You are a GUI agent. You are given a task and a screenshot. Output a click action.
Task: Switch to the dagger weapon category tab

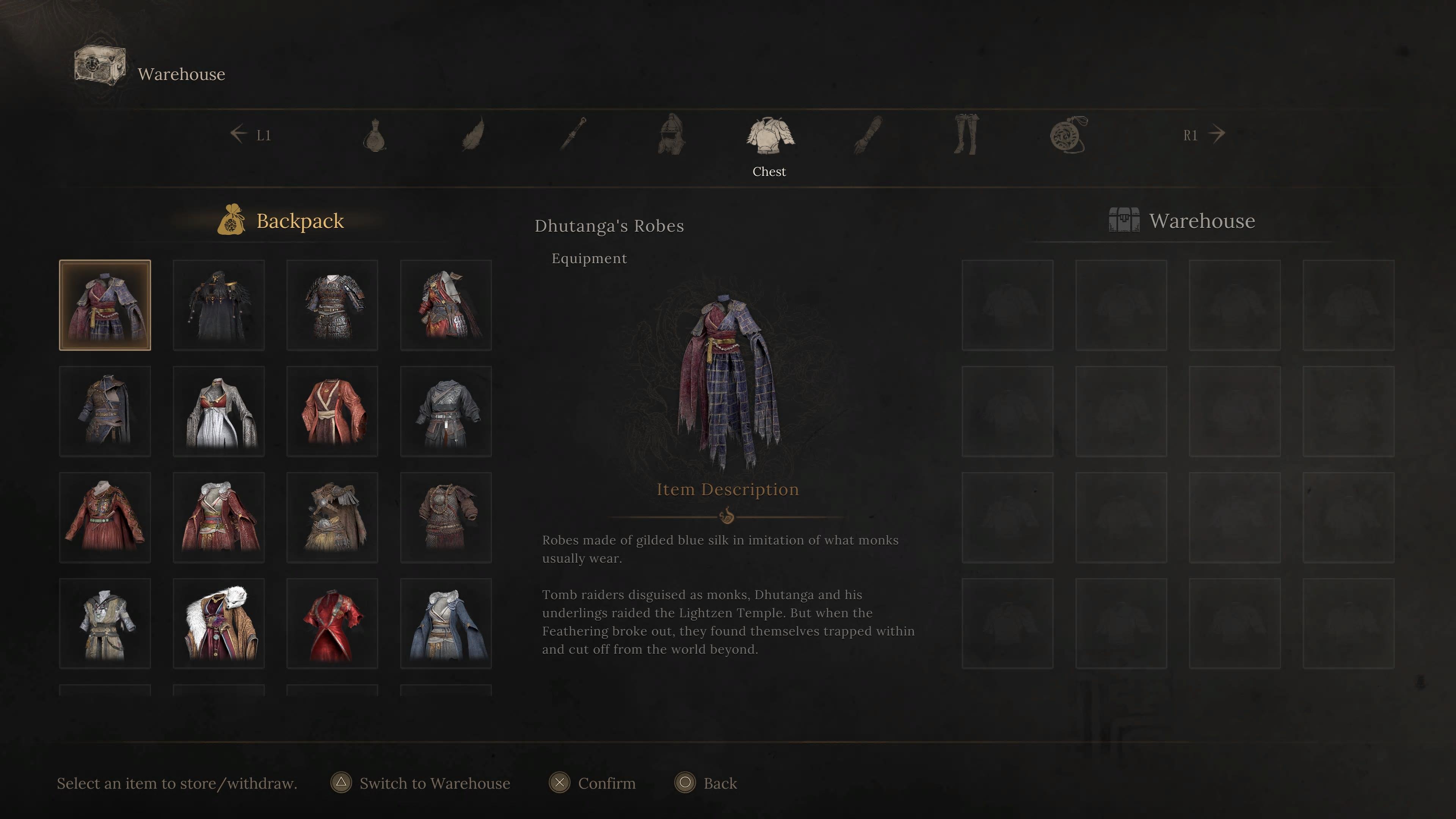(573, 135)
